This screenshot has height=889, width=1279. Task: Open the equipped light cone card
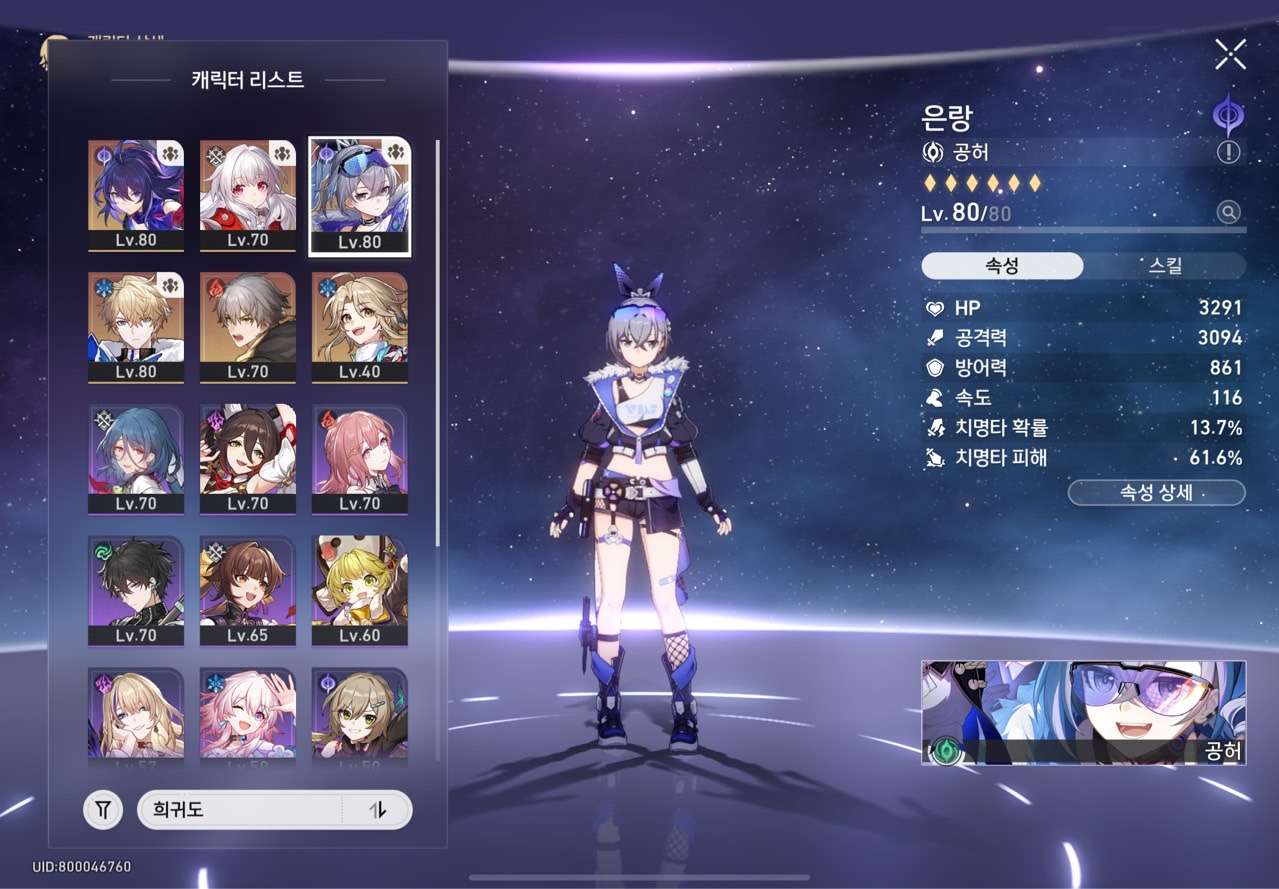click(x=1083, y=712)
